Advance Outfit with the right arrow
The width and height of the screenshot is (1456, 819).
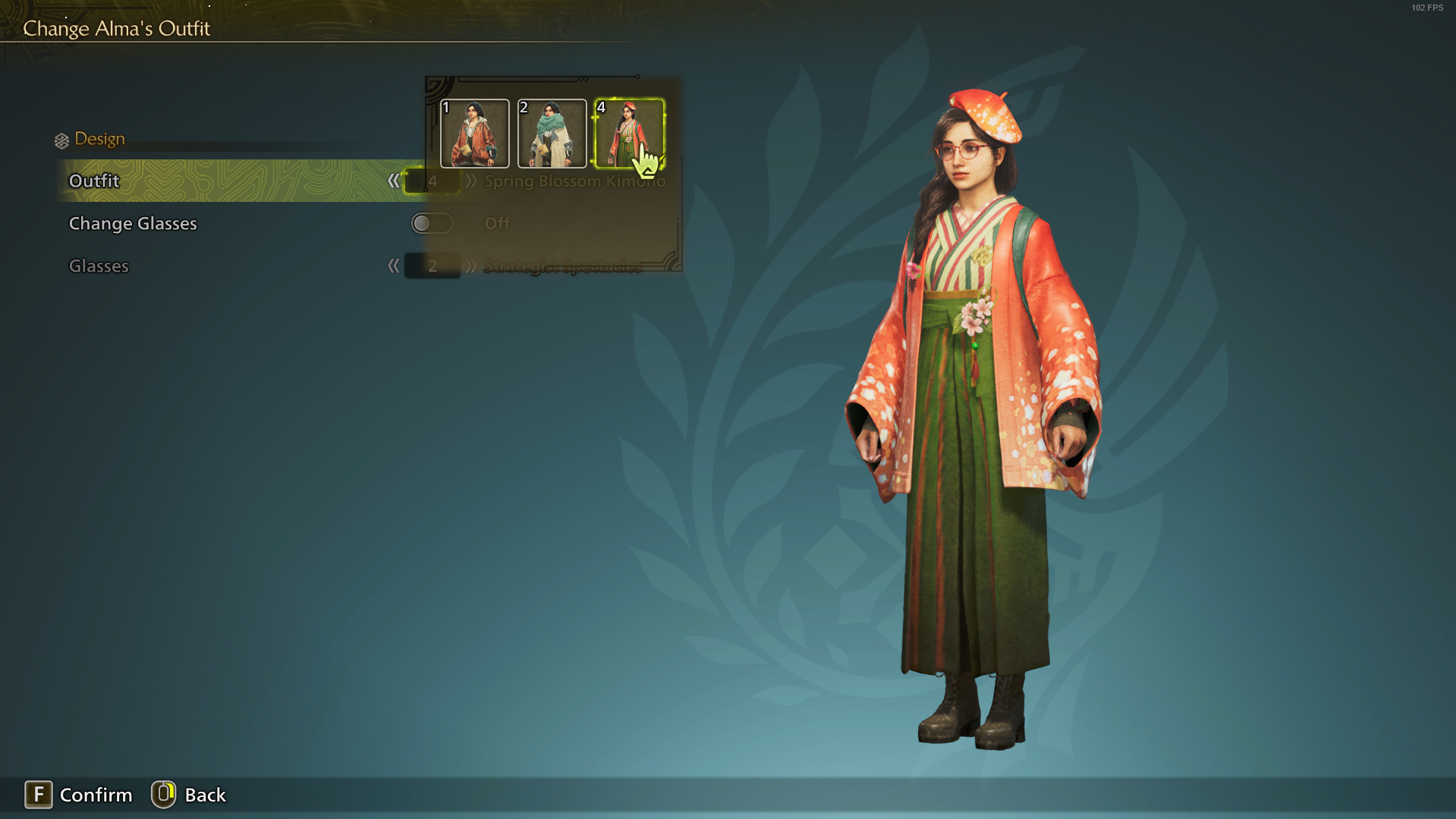[471, 181]
